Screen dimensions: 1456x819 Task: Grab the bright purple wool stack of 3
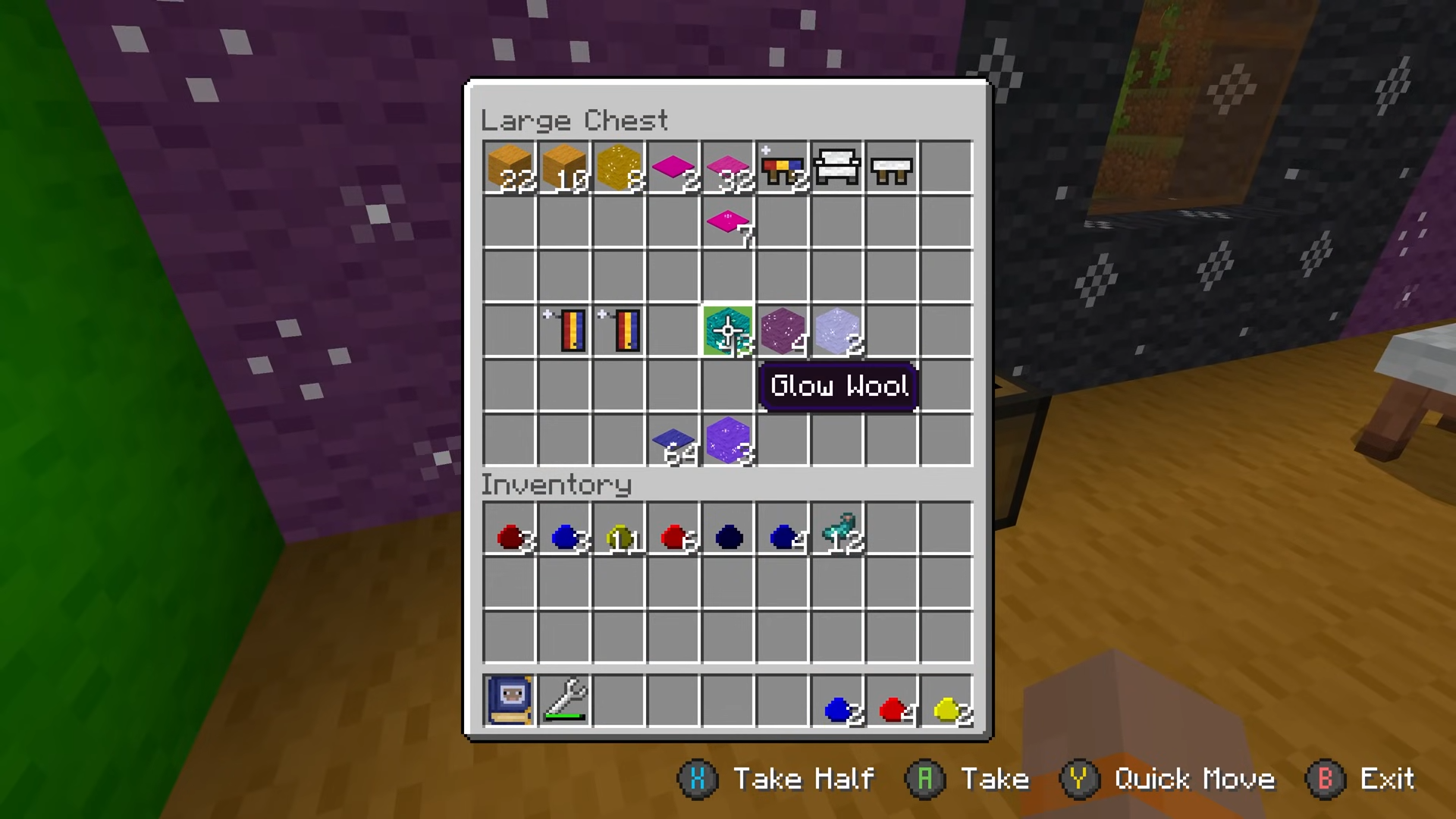728,441
